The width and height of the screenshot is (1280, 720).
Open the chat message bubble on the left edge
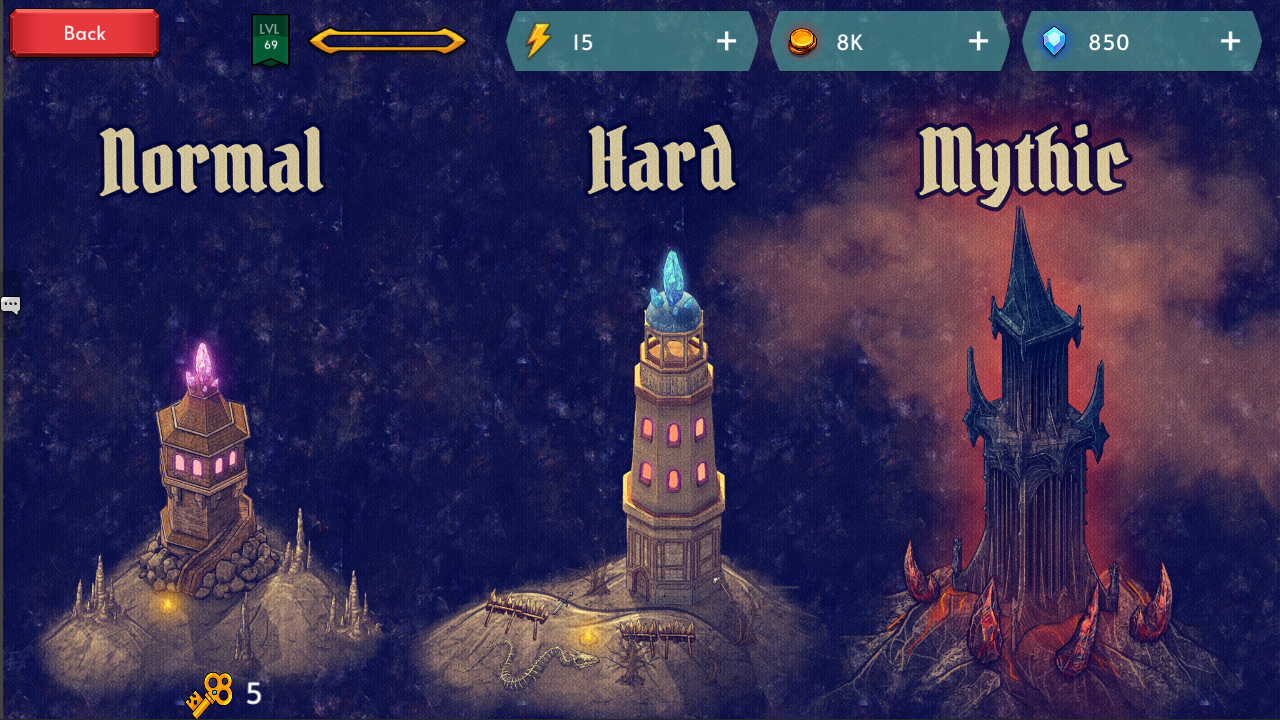click(10, 303)
